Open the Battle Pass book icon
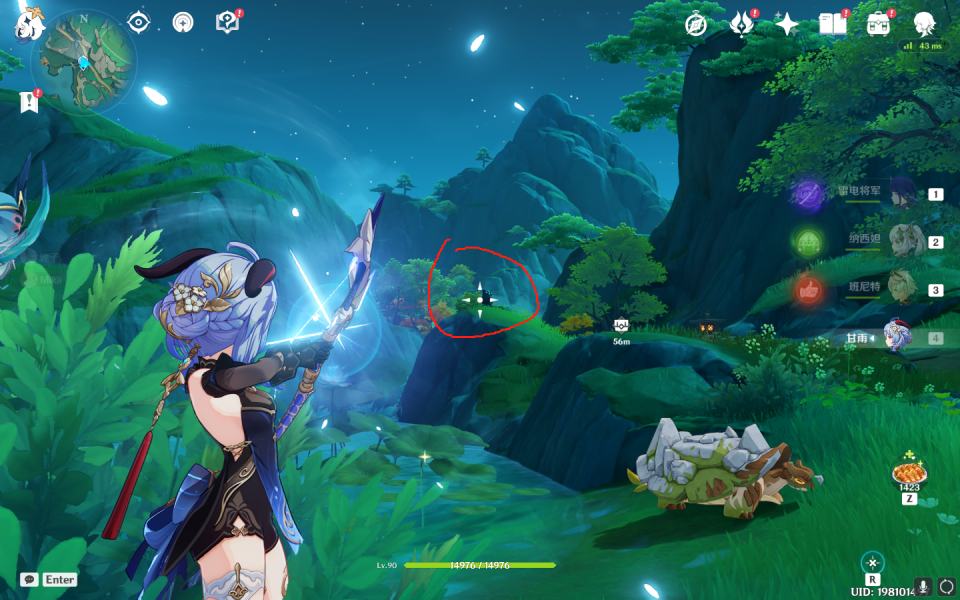960x600 pixels. pos(832,24)
